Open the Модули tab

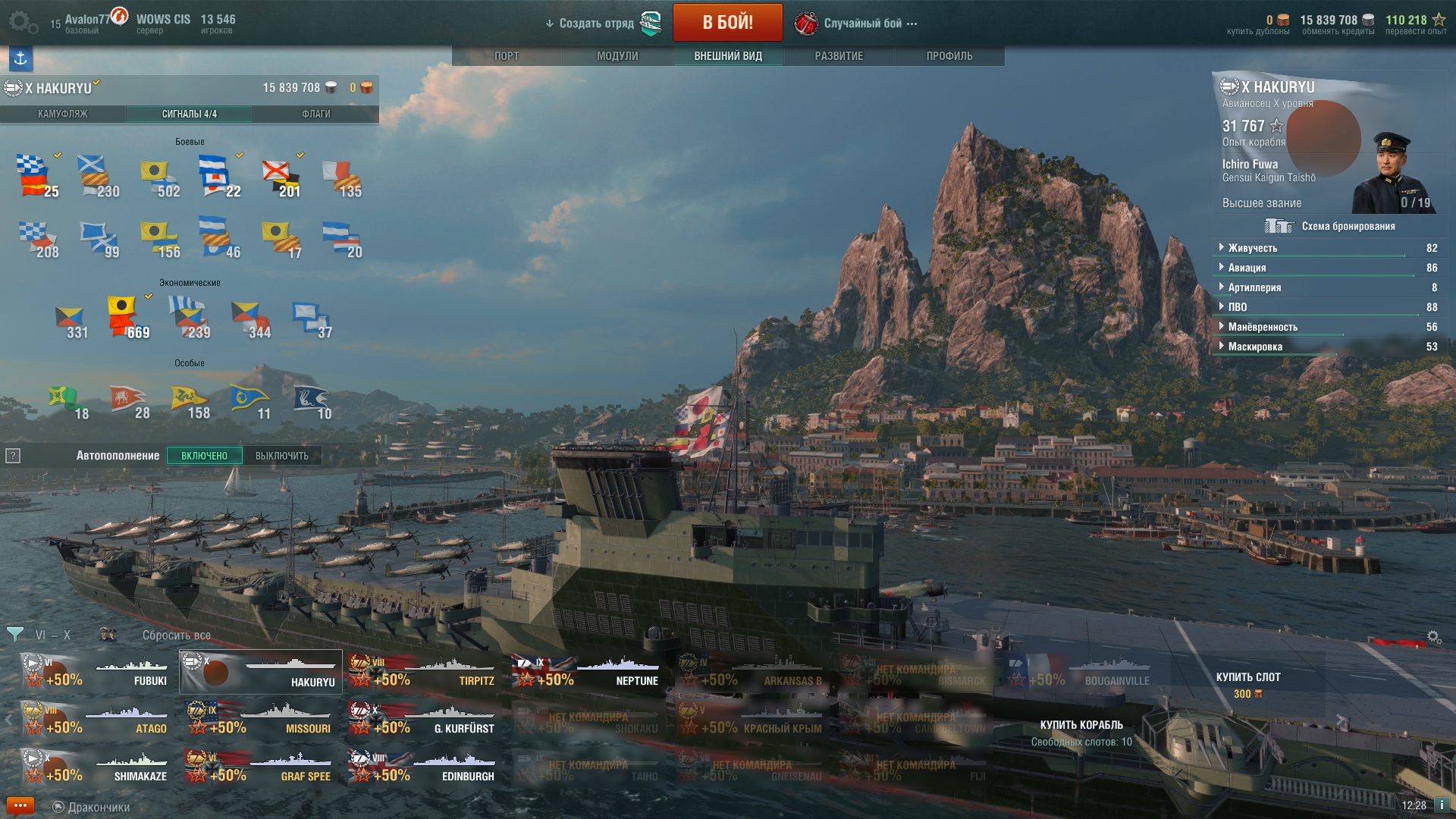617,56
